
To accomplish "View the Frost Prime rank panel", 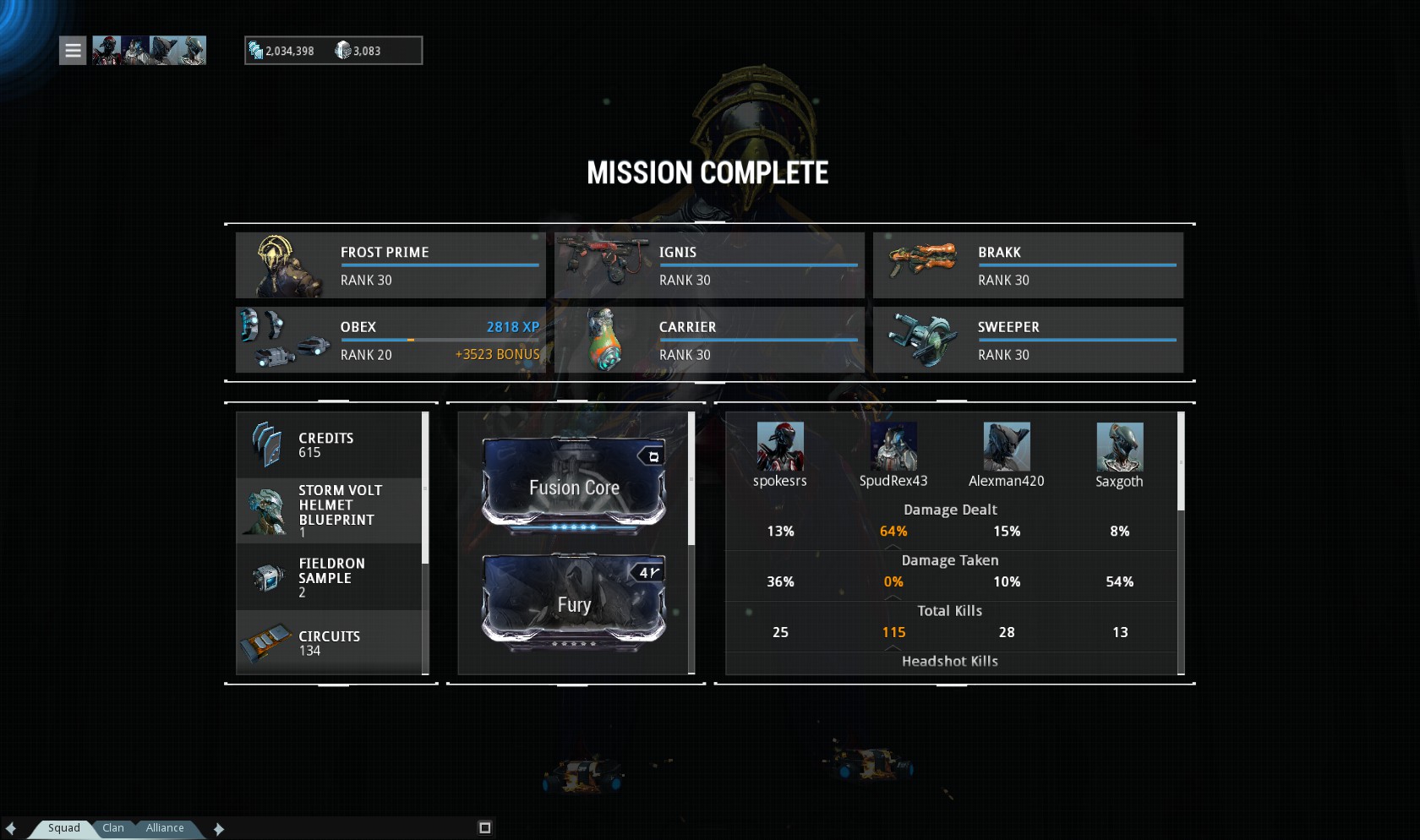I will point(390,265).
